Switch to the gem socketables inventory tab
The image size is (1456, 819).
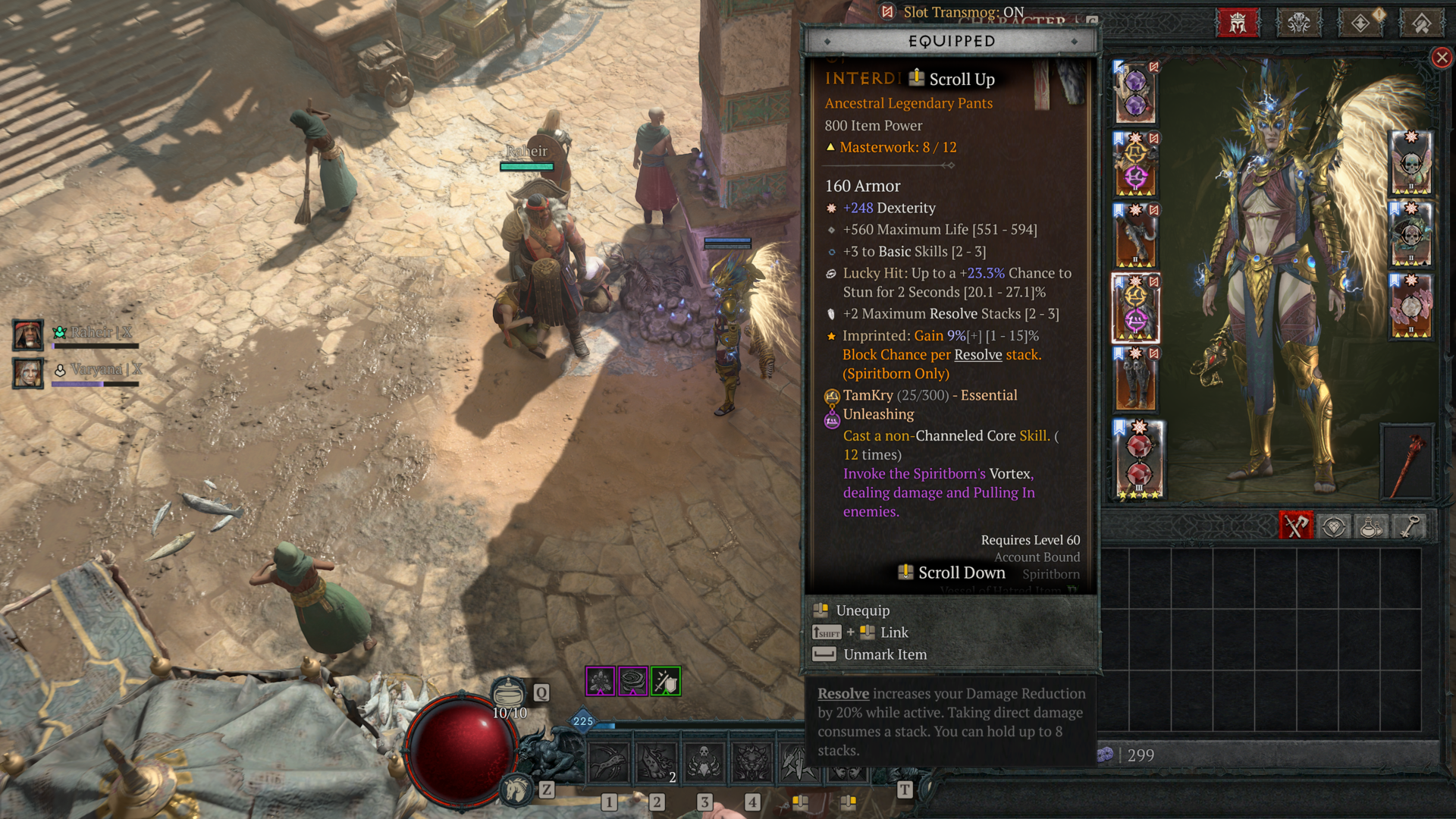[x=1334, y=526]
